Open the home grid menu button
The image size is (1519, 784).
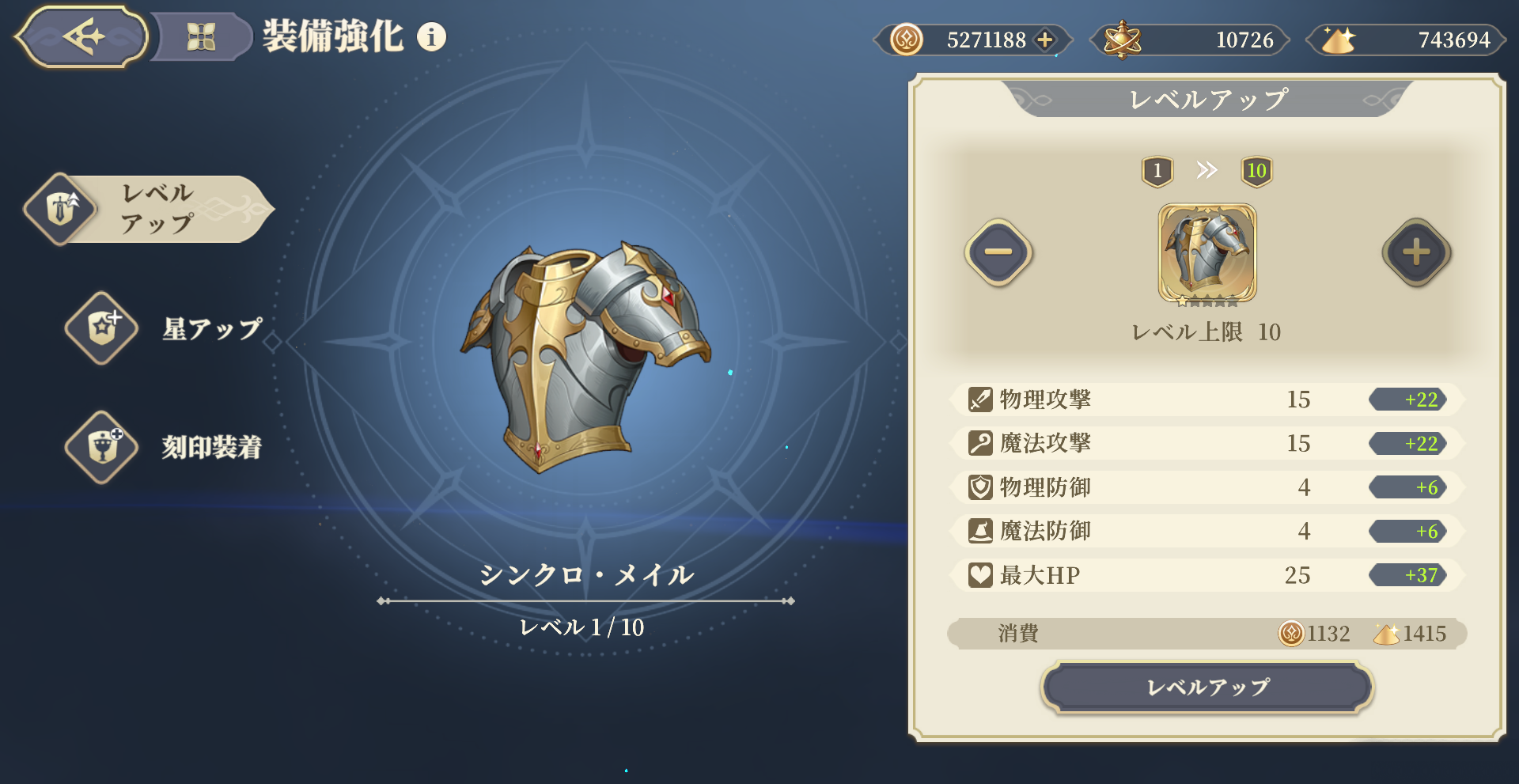(x=201, y=36)
